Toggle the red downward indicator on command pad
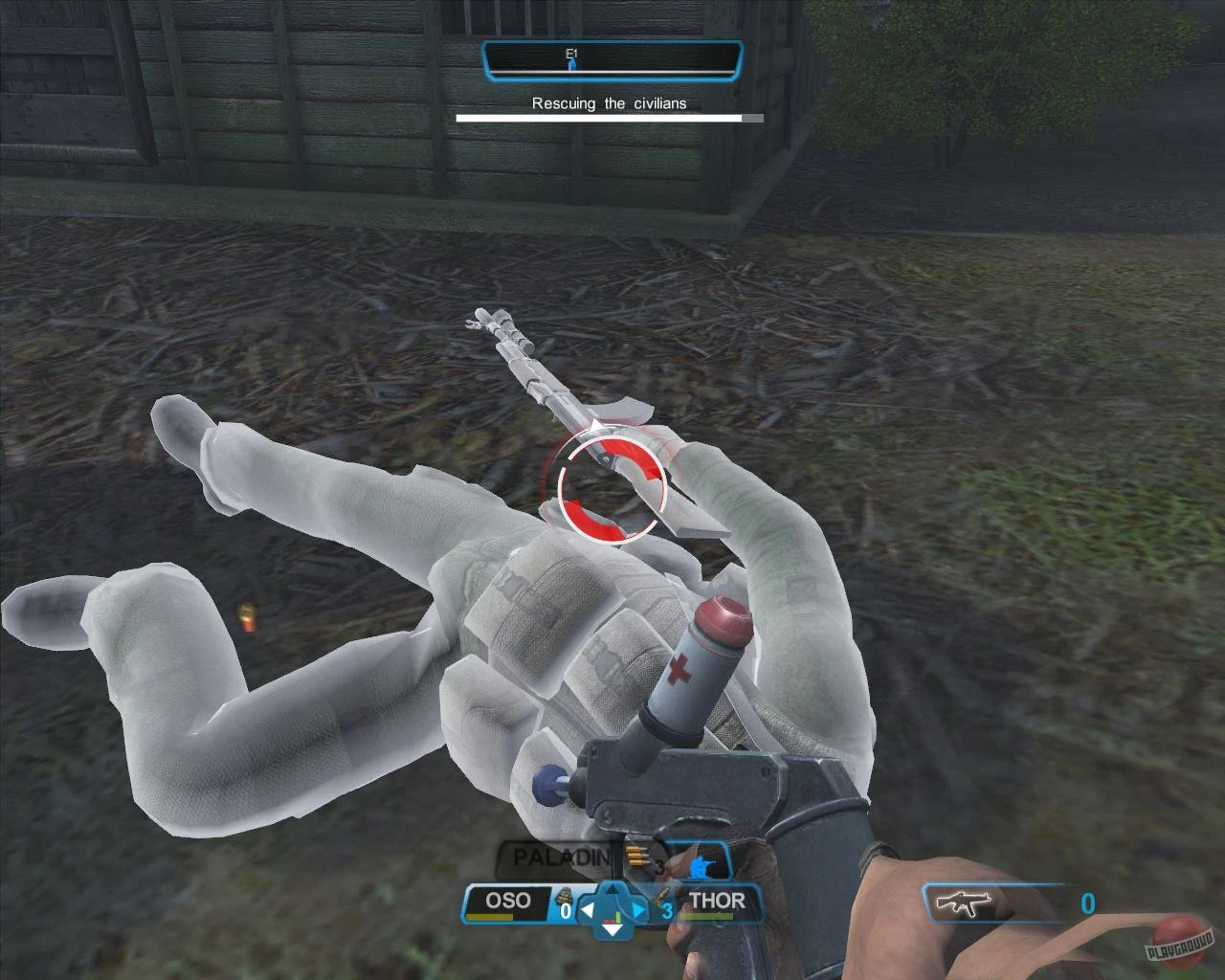1225x980 pixels. (610, 921)
